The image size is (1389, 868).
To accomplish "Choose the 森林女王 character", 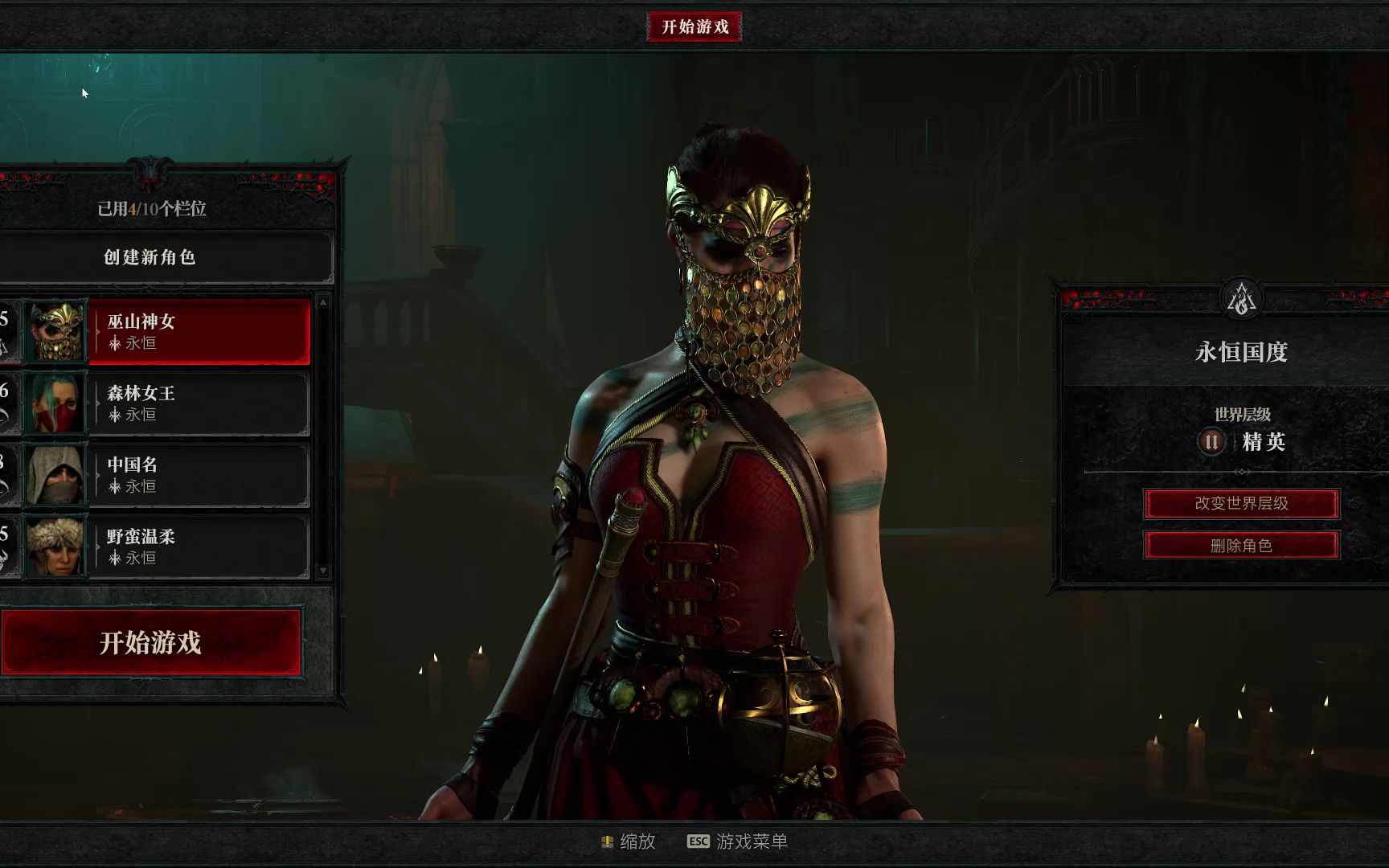I will pos(198,403).
